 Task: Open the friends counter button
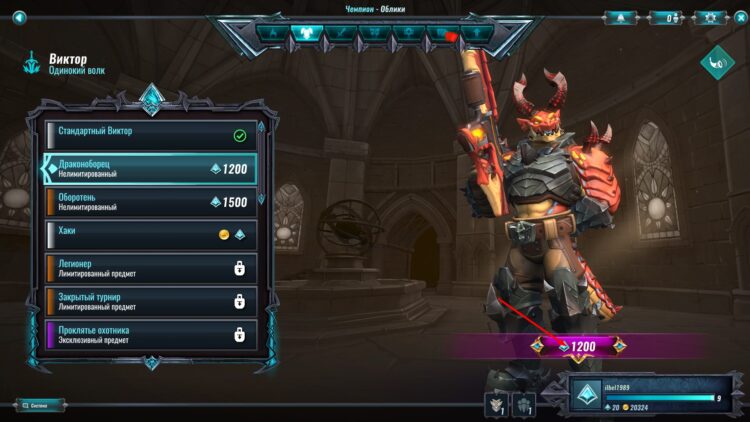click(x=665, y=17)
